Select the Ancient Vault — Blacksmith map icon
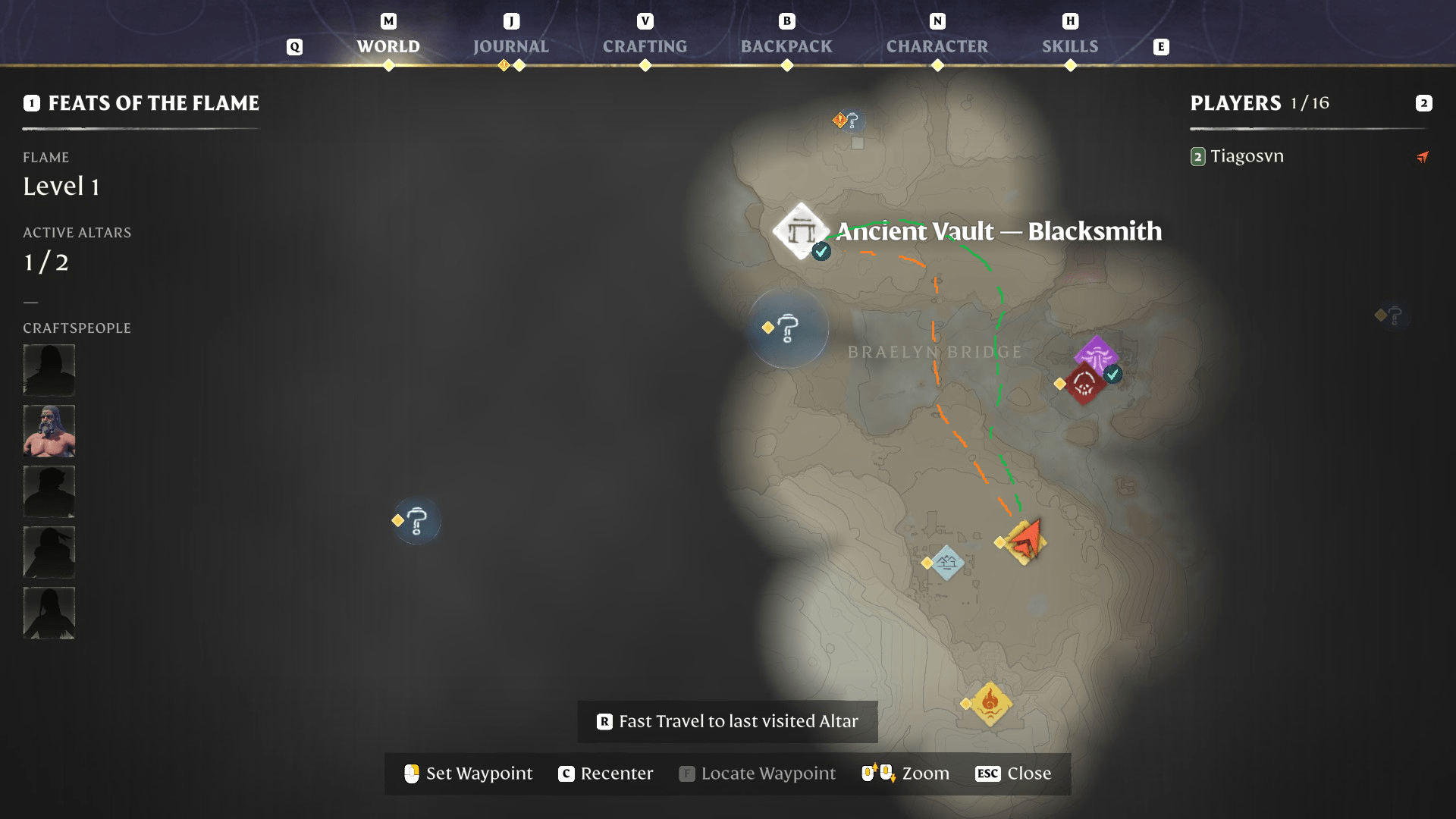Screen dimensions: 1456x819 [801, 231]
